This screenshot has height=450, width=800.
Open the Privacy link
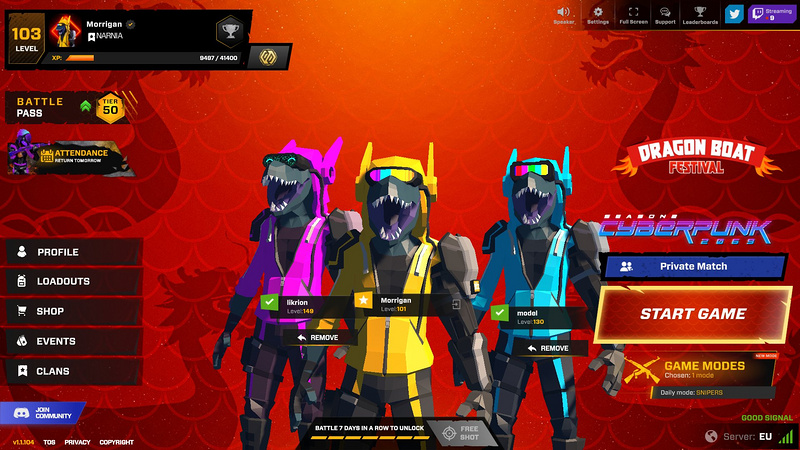pyautogui.click(x=77, y=442)
